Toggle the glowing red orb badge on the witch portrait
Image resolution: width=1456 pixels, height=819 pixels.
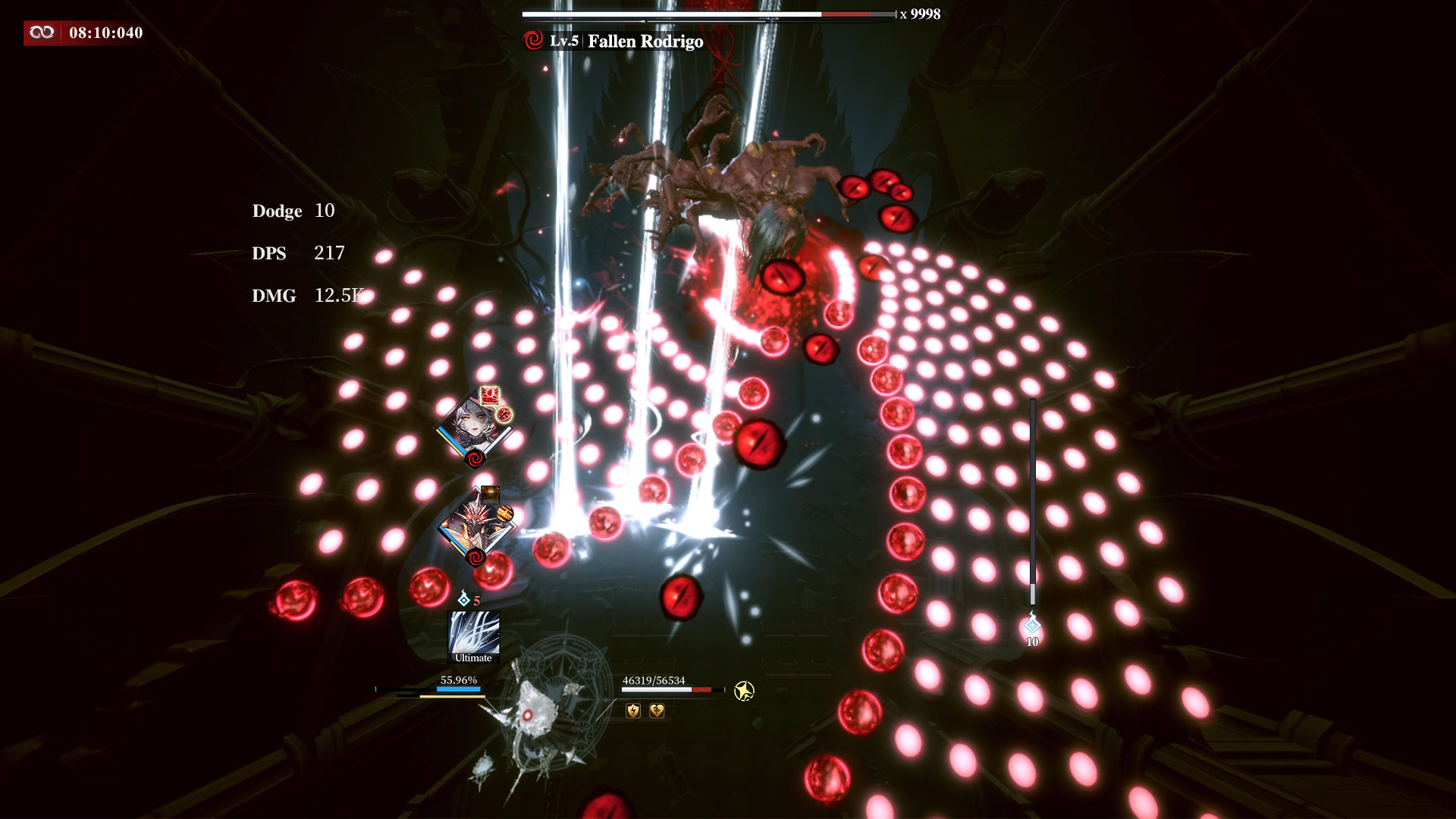click(504, 415)
